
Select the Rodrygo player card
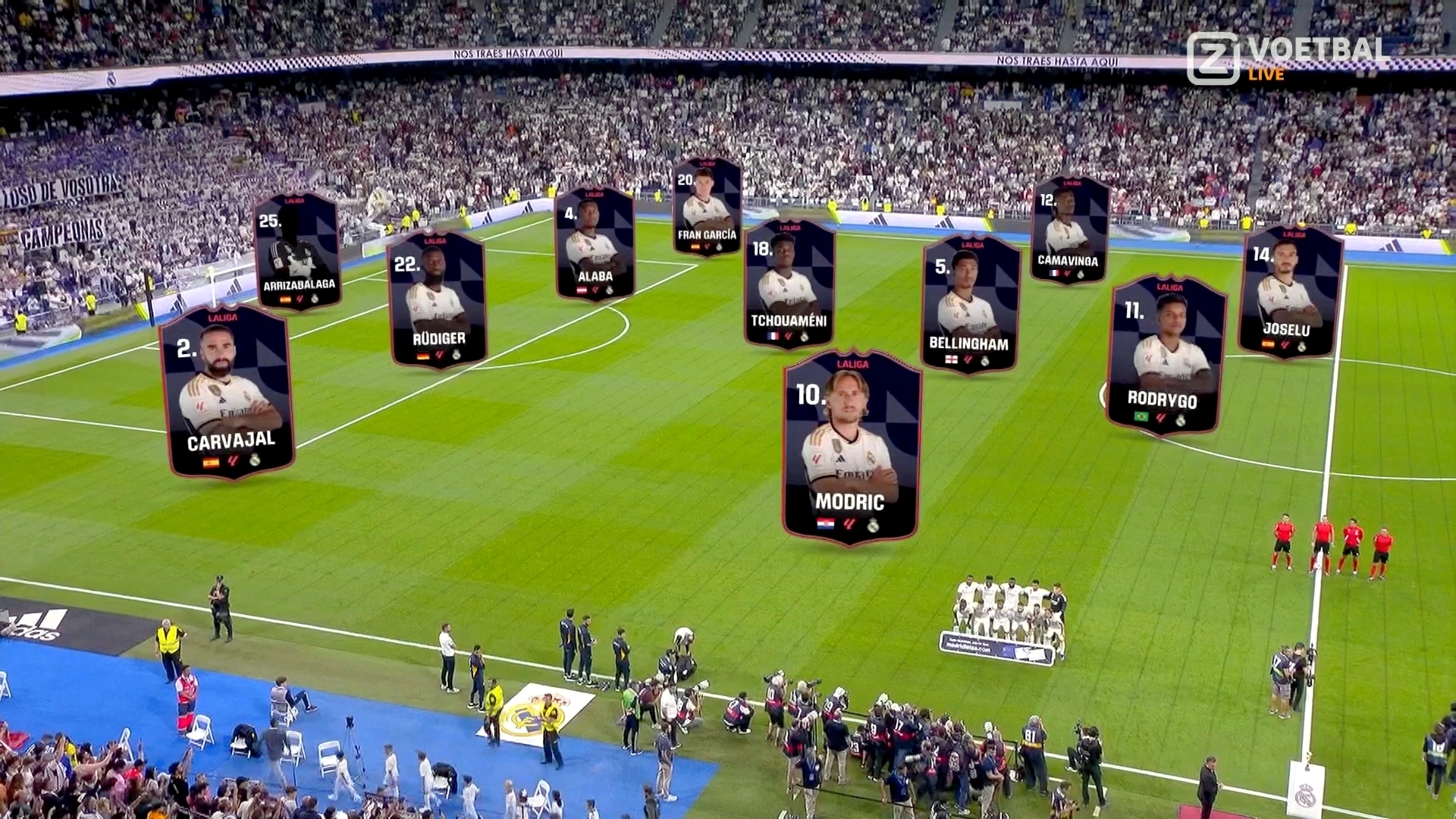[1165, 355]
